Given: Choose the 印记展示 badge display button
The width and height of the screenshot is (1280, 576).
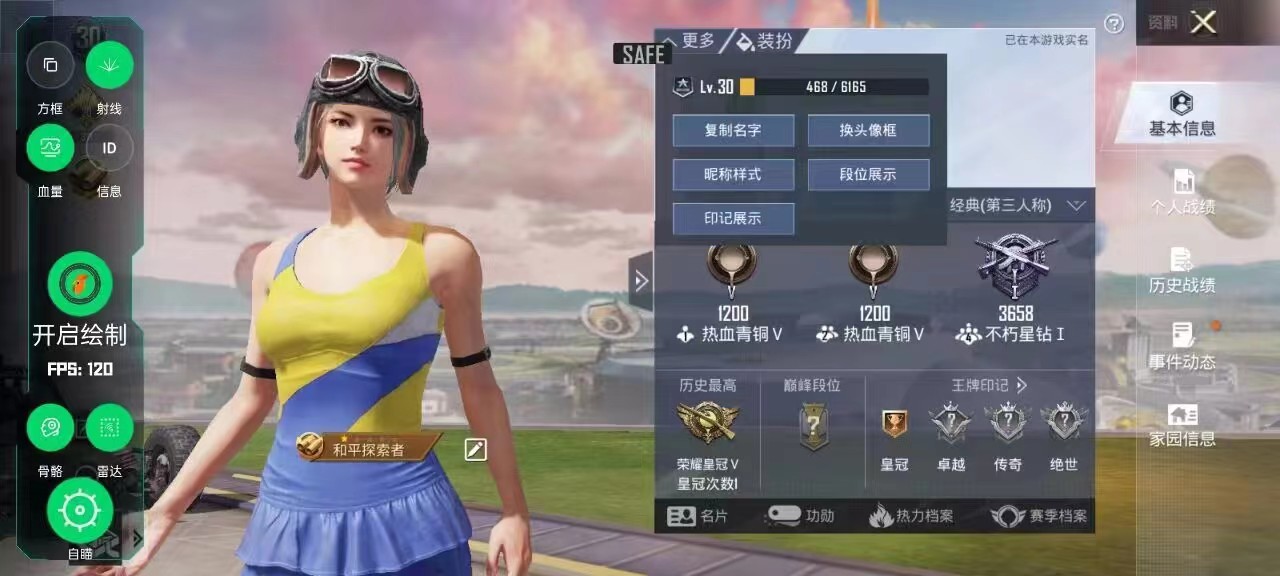Looking at the screenshot, I should coord(733,218).
